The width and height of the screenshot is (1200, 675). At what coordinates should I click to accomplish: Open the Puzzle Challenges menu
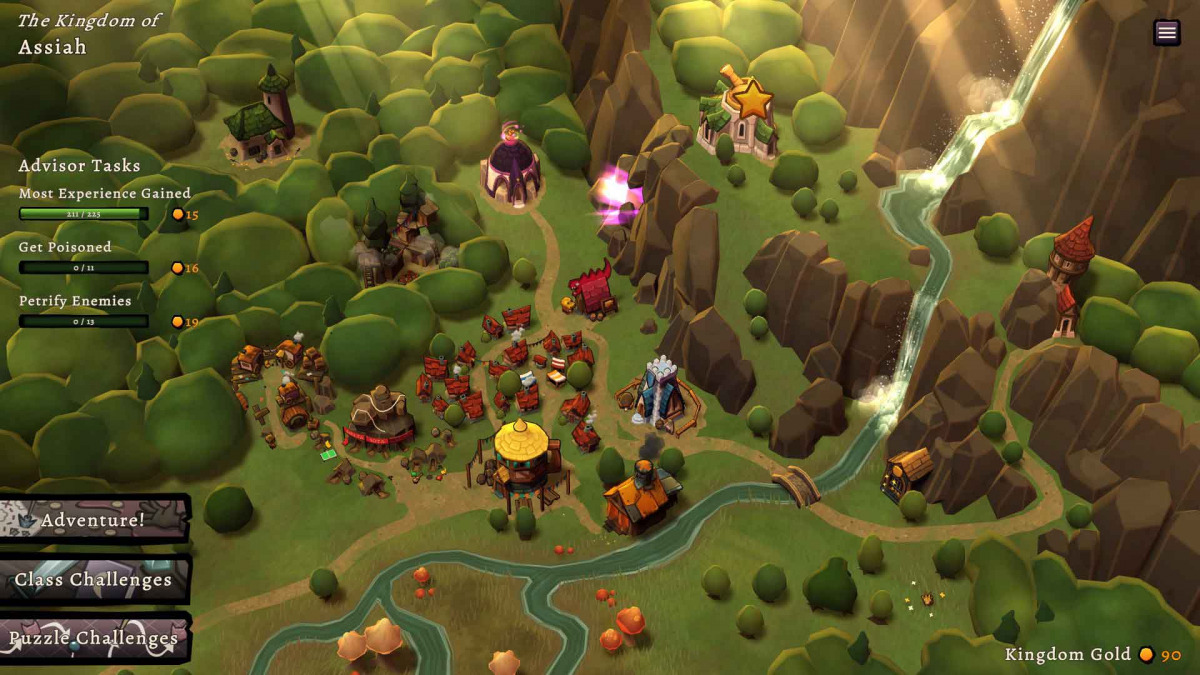point(94,638)
